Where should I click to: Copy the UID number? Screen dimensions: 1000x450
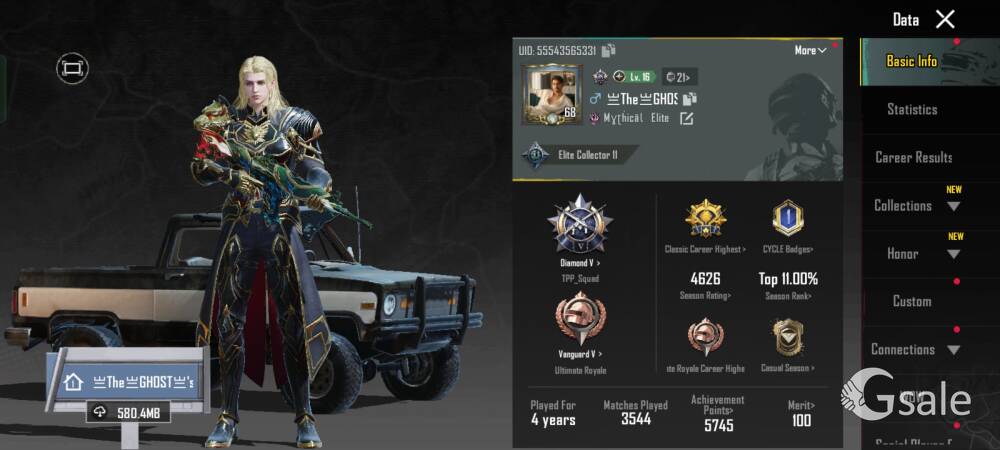609,50
